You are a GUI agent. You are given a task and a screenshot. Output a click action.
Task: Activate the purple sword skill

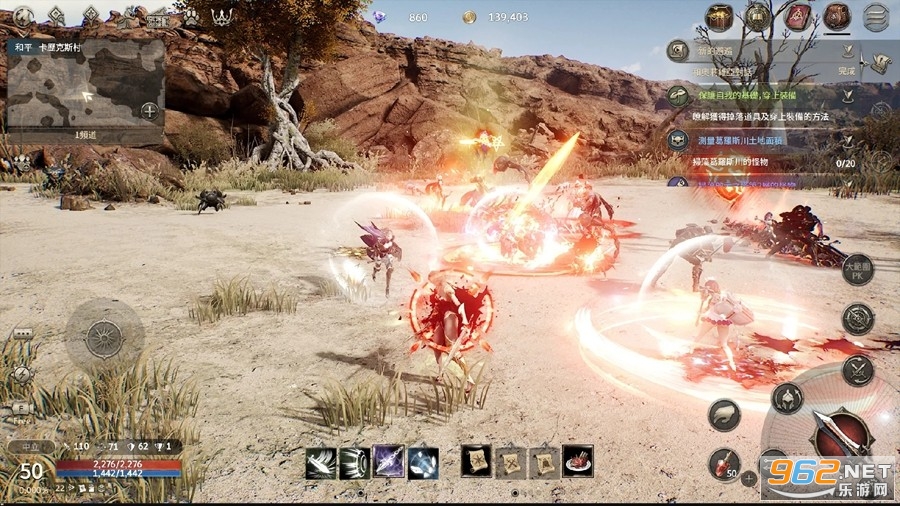389,462
